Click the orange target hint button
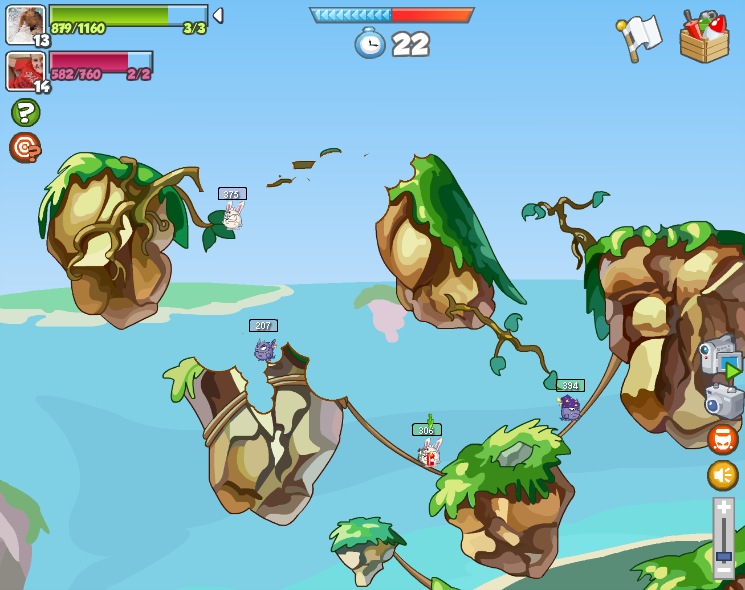This screenshot has width=745, height=590. 25,147
